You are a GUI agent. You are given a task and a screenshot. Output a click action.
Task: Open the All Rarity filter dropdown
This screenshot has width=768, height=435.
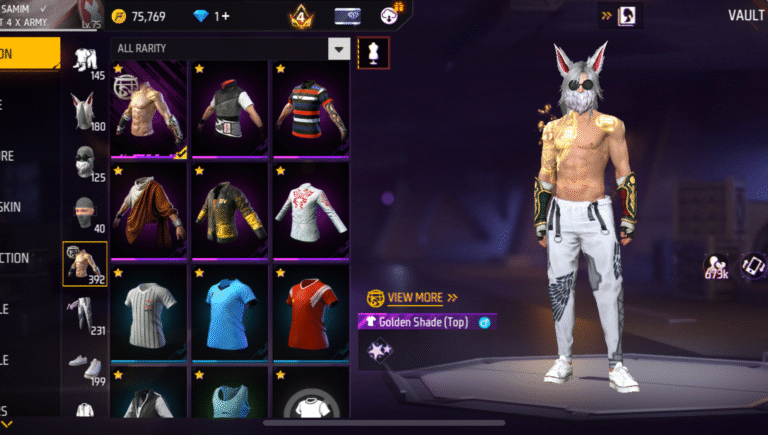pos(341,48)
